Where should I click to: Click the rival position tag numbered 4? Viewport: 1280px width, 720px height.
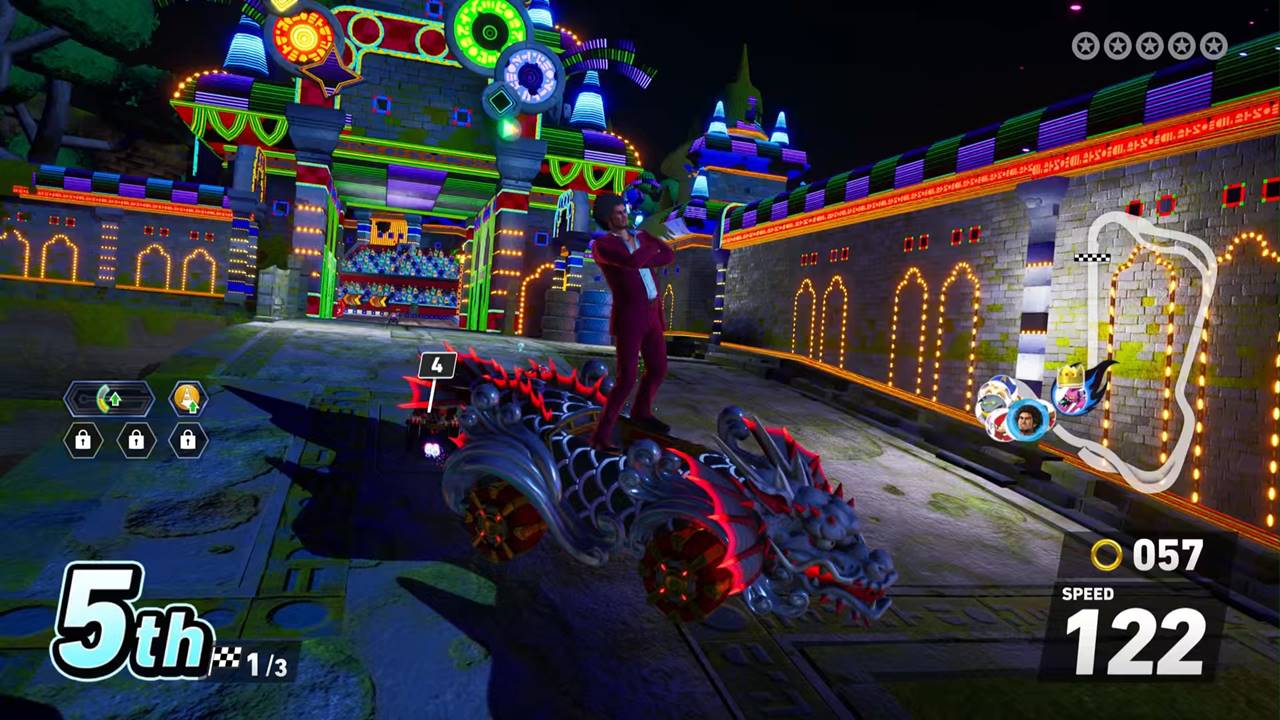[x=437, y=366]
